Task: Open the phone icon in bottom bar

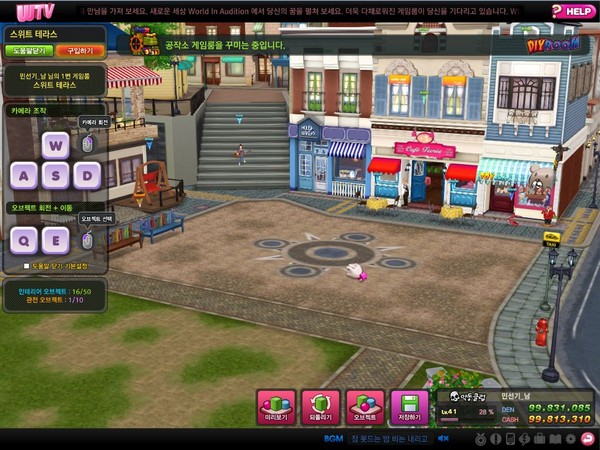Action: (510, 438)
